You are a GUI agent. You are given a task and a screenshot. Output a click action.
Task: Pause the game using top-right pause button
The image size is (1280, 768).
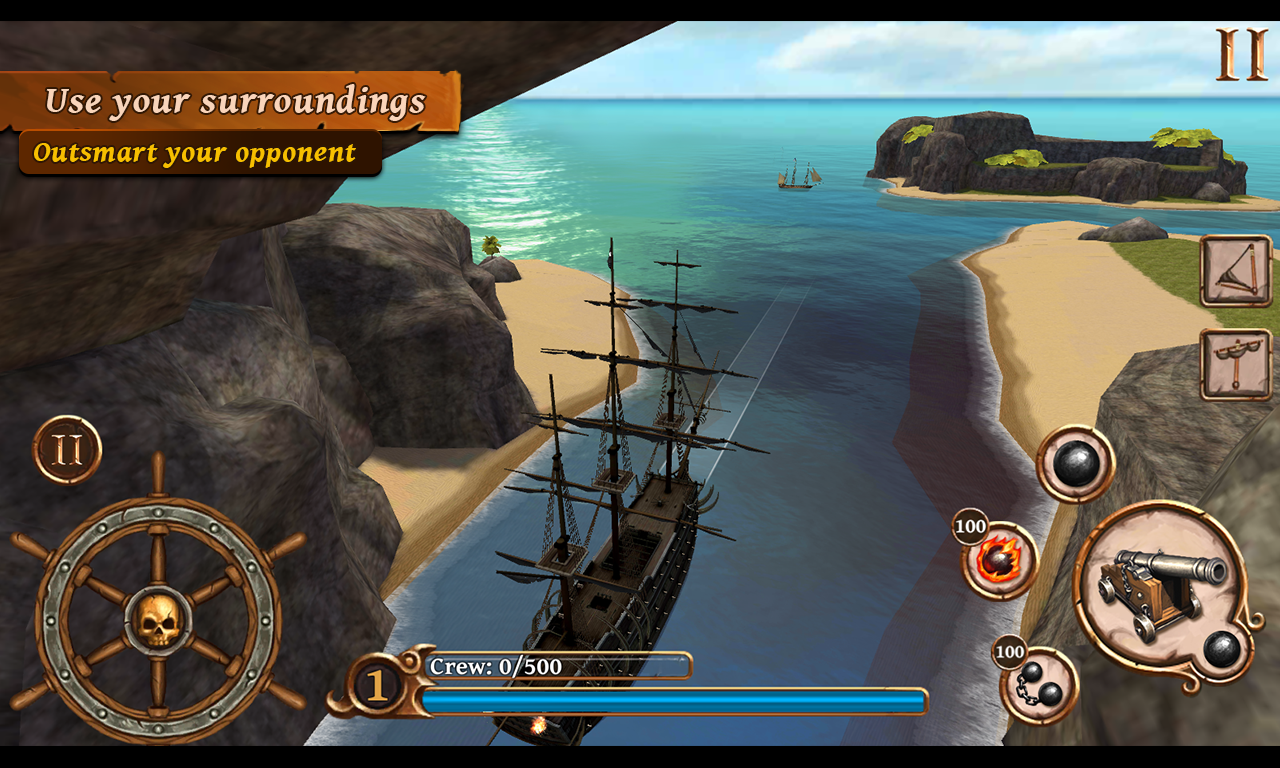click(1241, 54)
